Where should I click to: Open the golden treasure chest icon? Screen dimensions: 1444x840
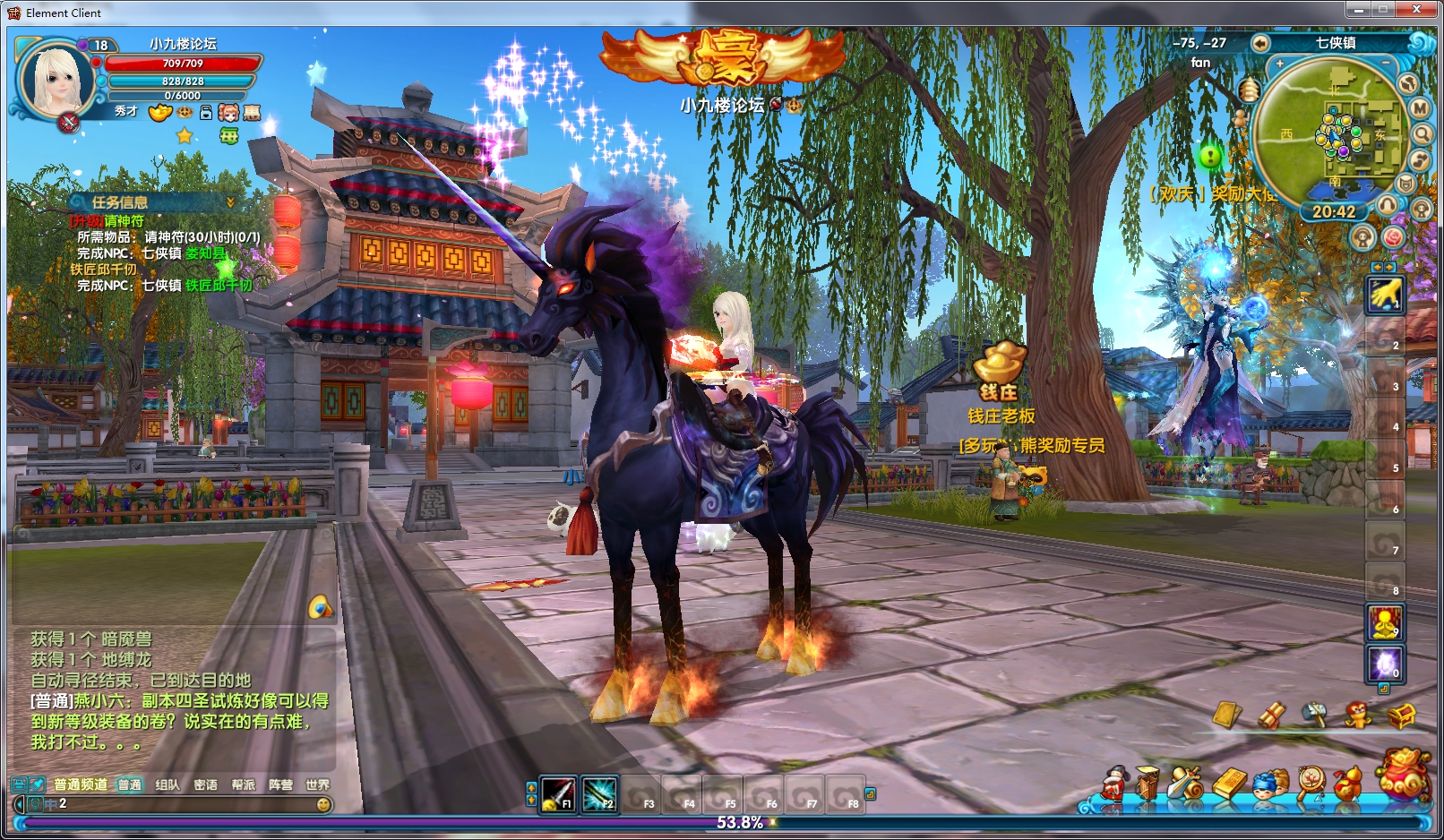pyautogui.click(x=1402, y=715)
